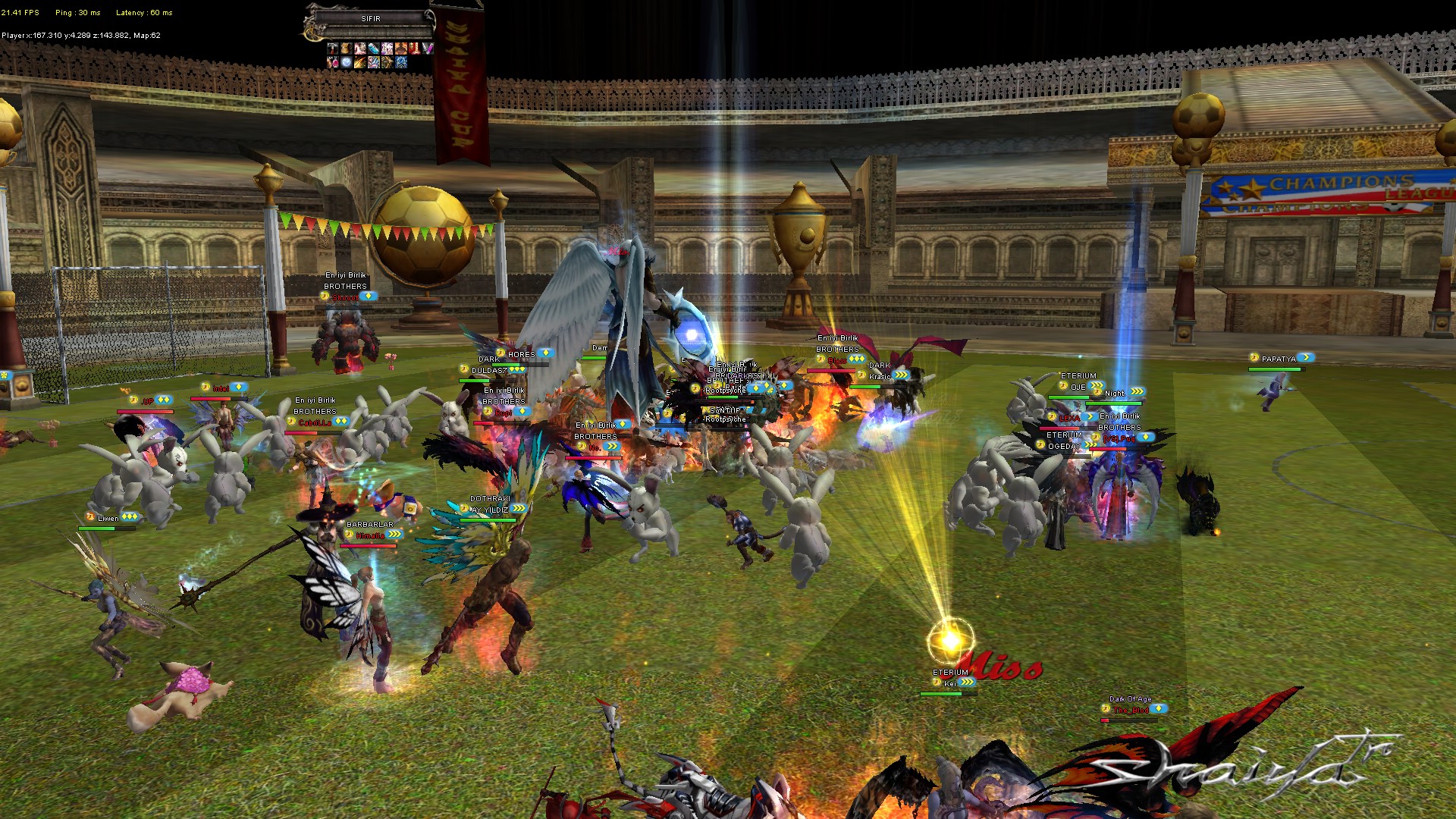Click the golden bow buff icon
This screenshot has height=819, width=1456.
point(388,62)
